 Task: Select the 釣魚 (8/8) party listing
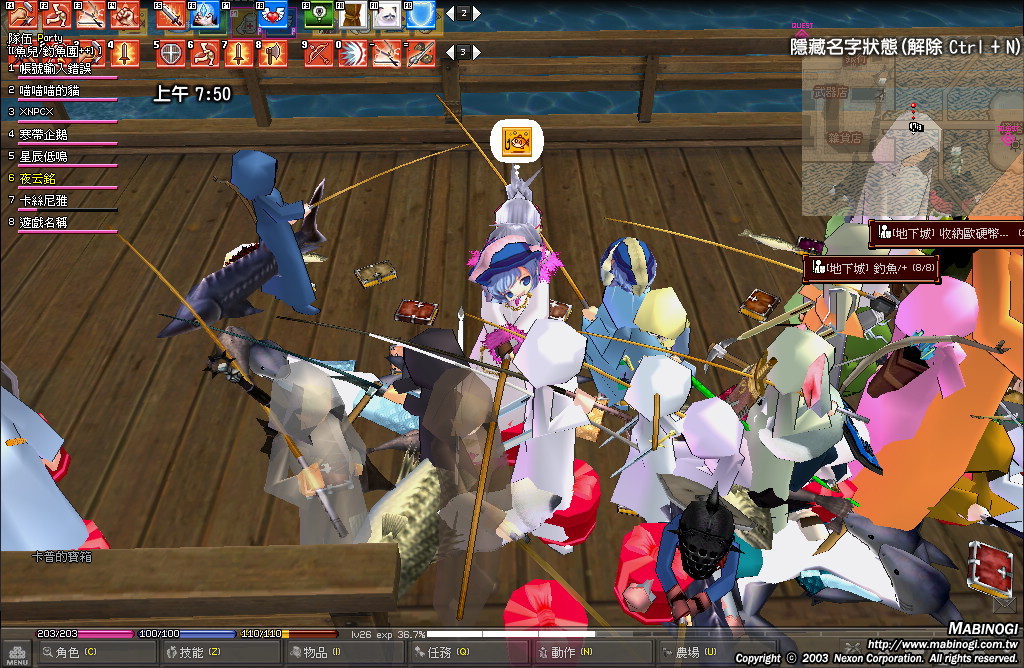tap(872, 268)
